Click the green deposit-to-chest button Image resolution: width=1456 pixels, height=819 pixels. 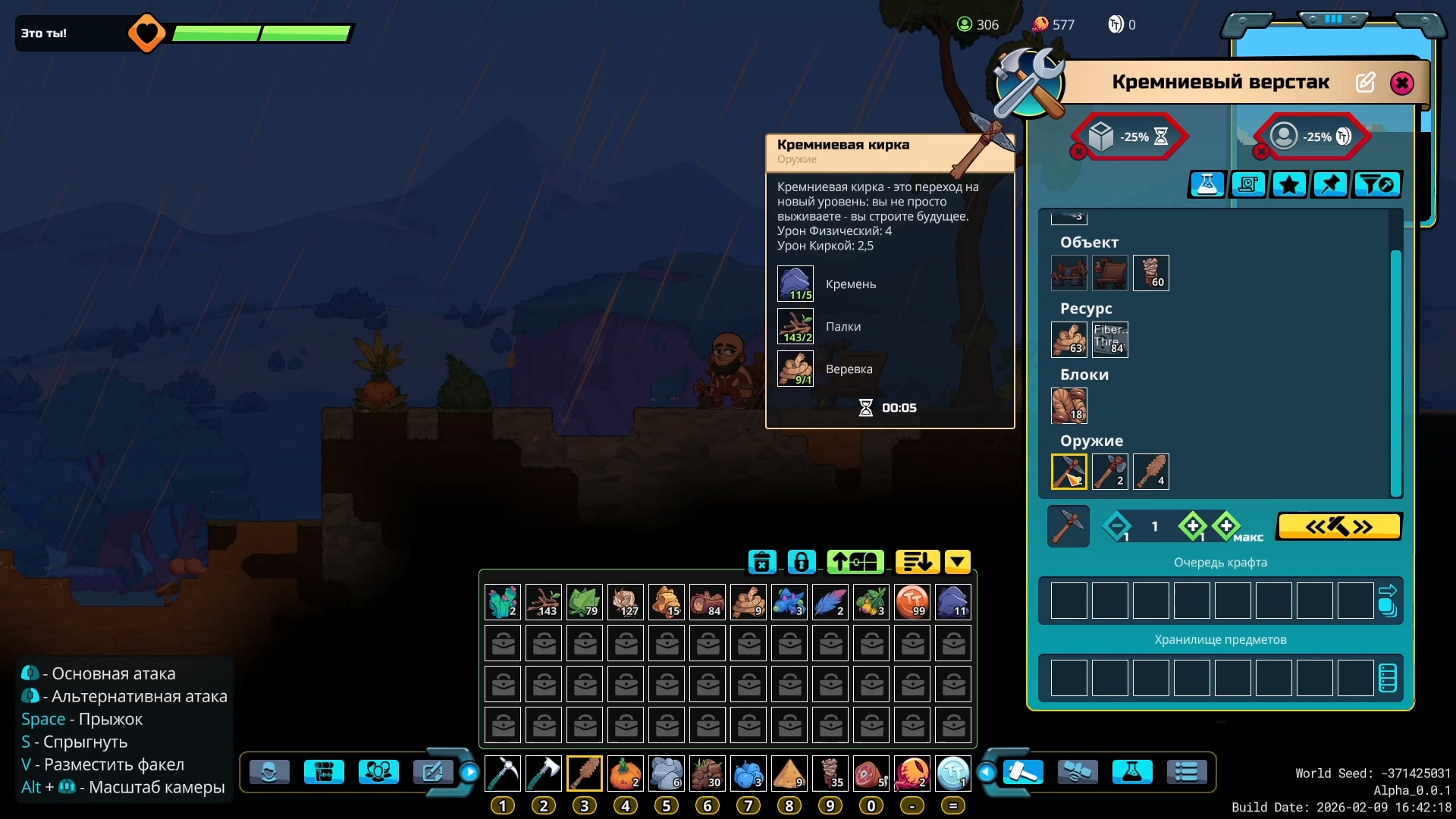coord(855,562)
